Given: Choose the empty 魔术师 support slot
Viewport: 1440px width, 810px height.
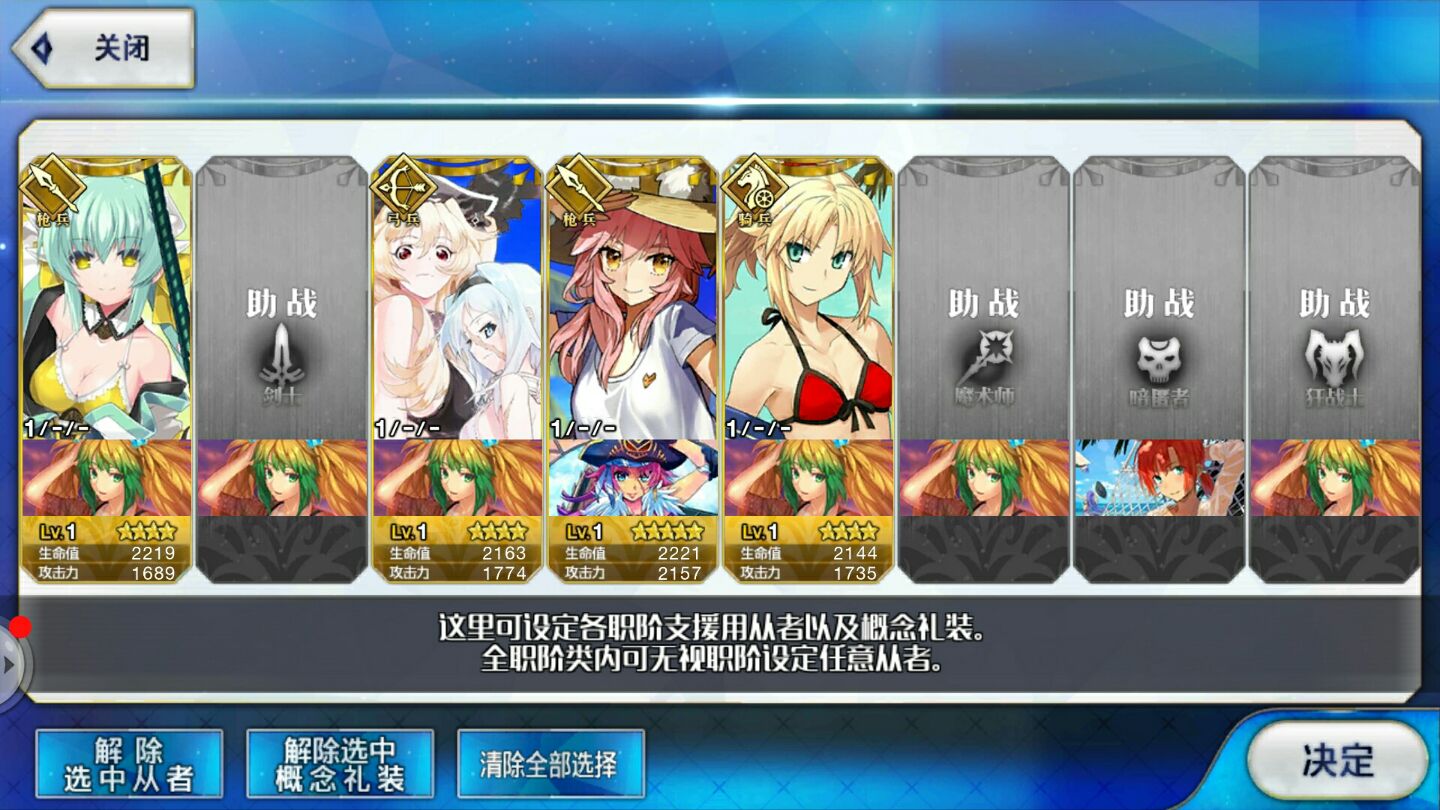Looking at the screenshot, I should tap(984, 300).
